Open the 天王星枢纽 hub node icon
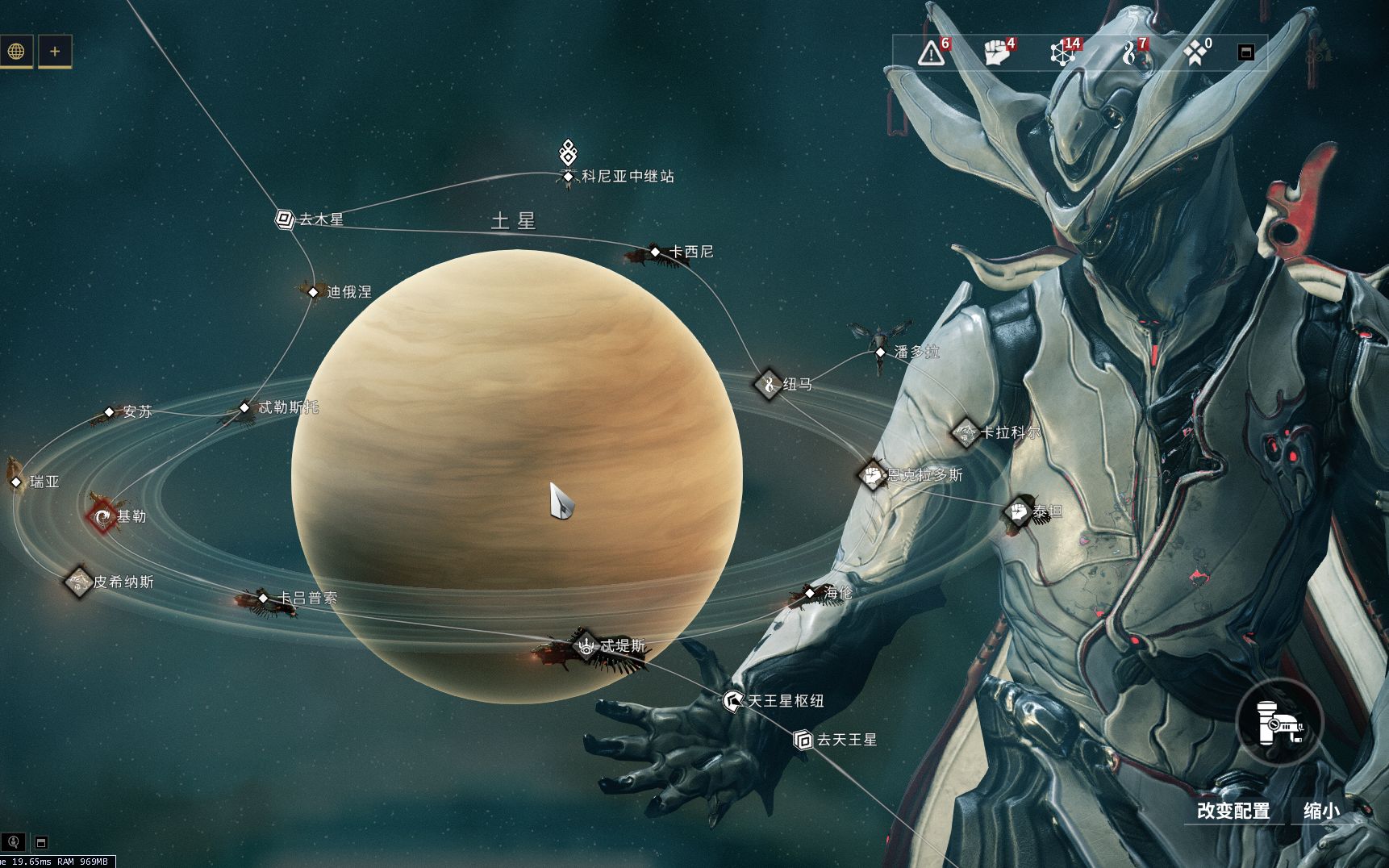Screen dimensions: 1389x868 pos(732,702)
